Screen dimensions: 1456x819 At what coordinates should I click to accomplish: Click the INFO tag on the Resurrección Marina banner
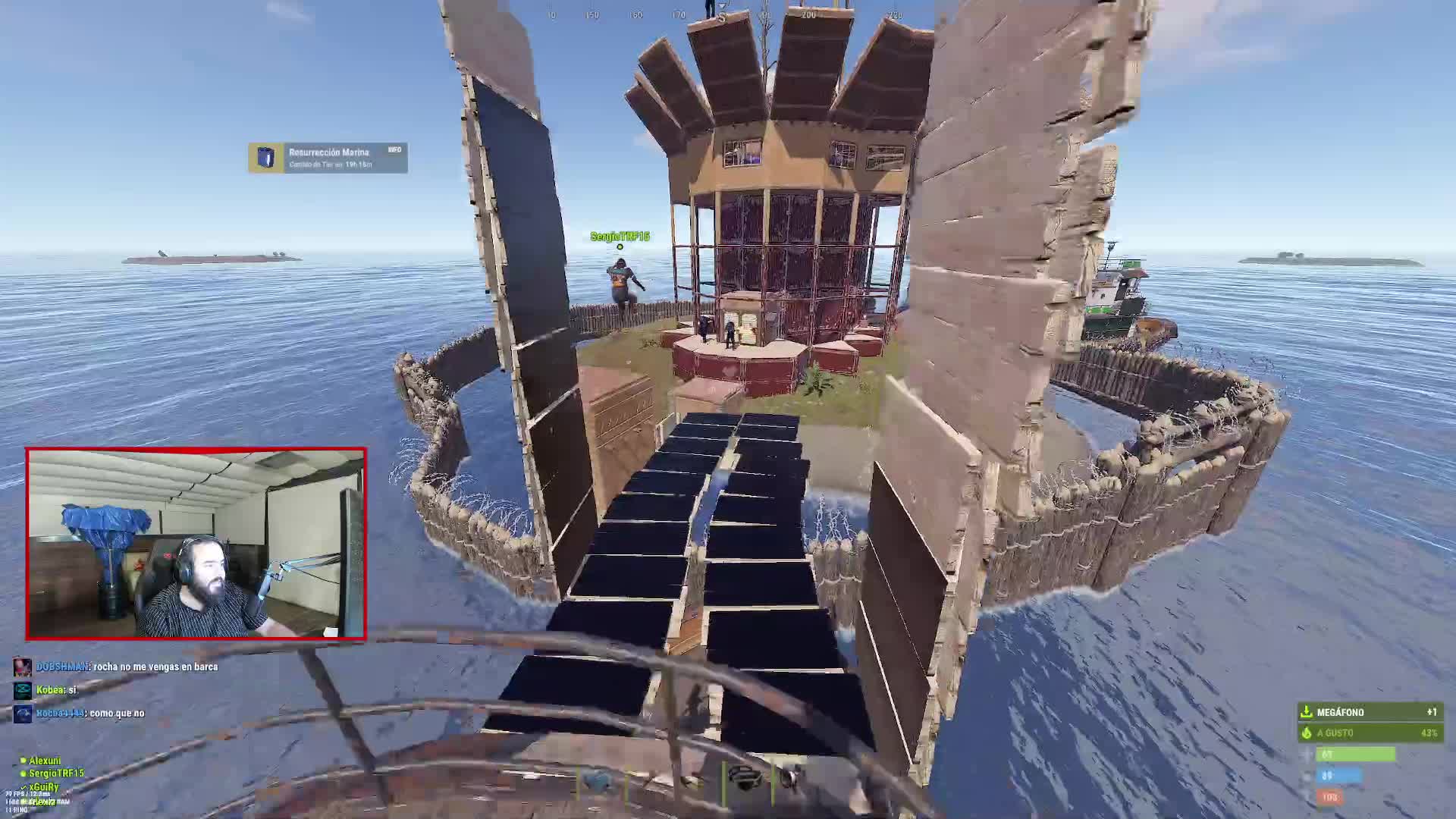[394, 150]
